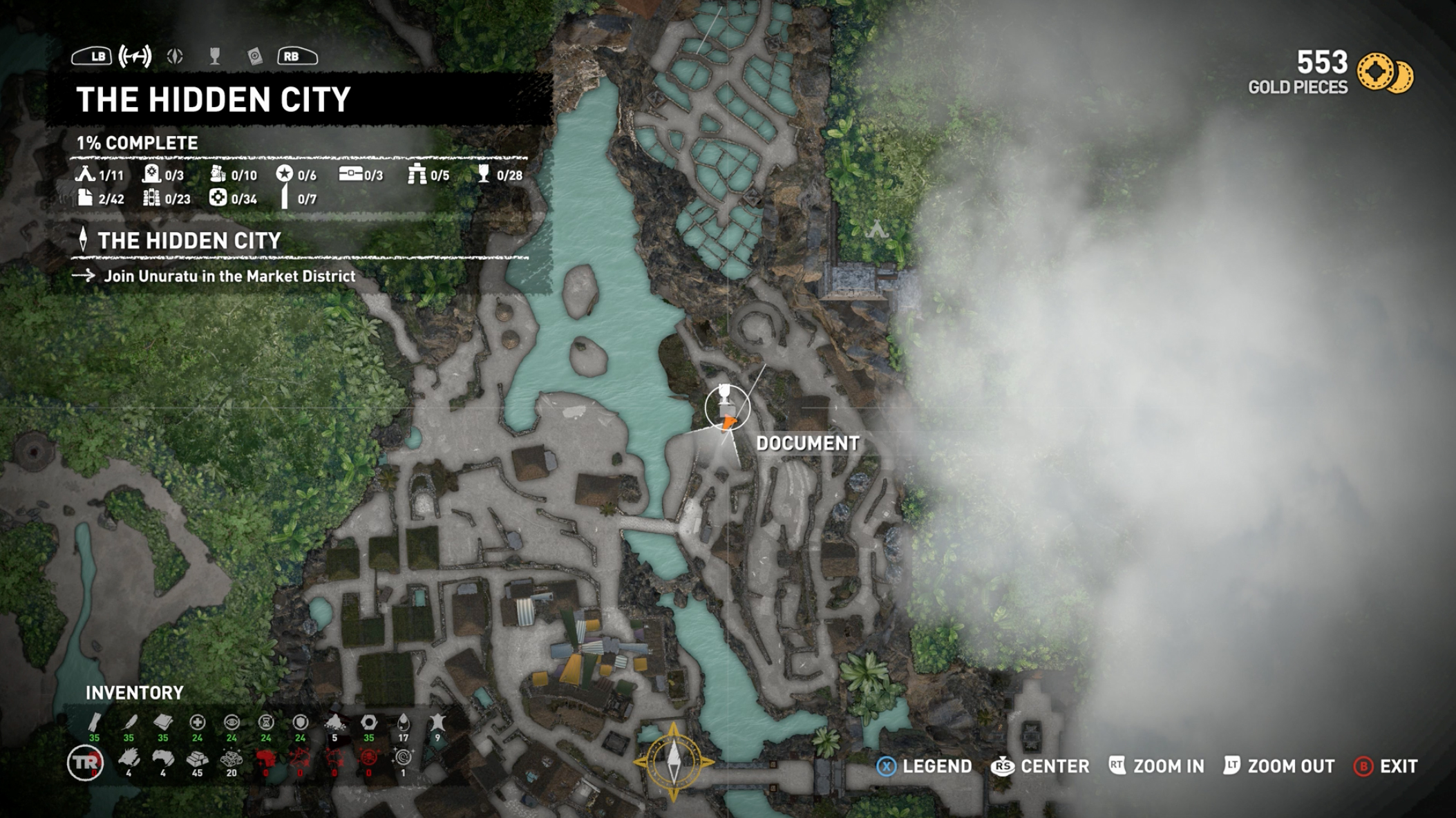The height and width of the screenshot is (818, 1456).
Task: Select the documents collectible counter
Action: tap(101, 199)
